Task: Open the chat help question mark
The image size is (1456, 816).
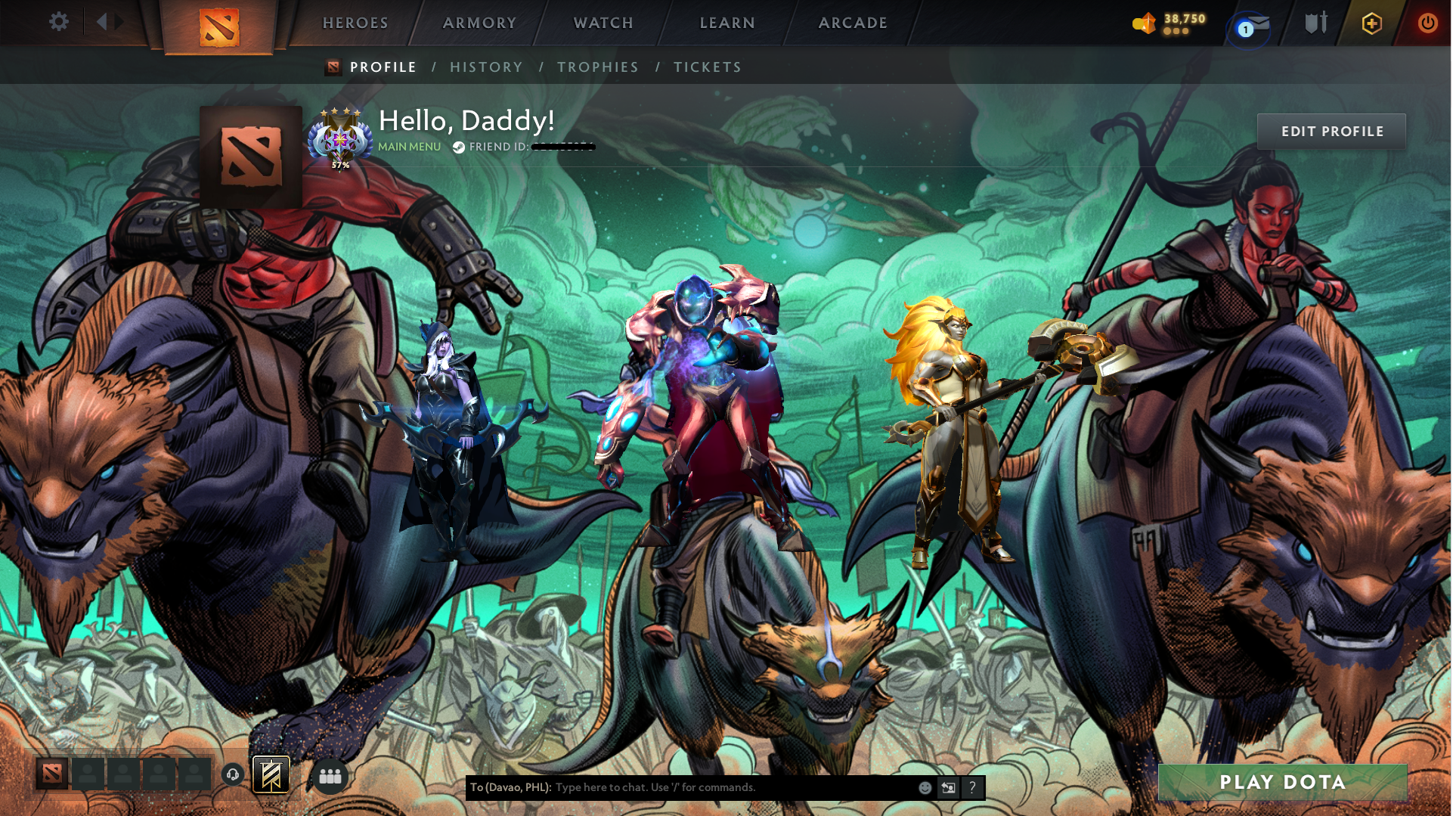Action: [x=971, y=787]
